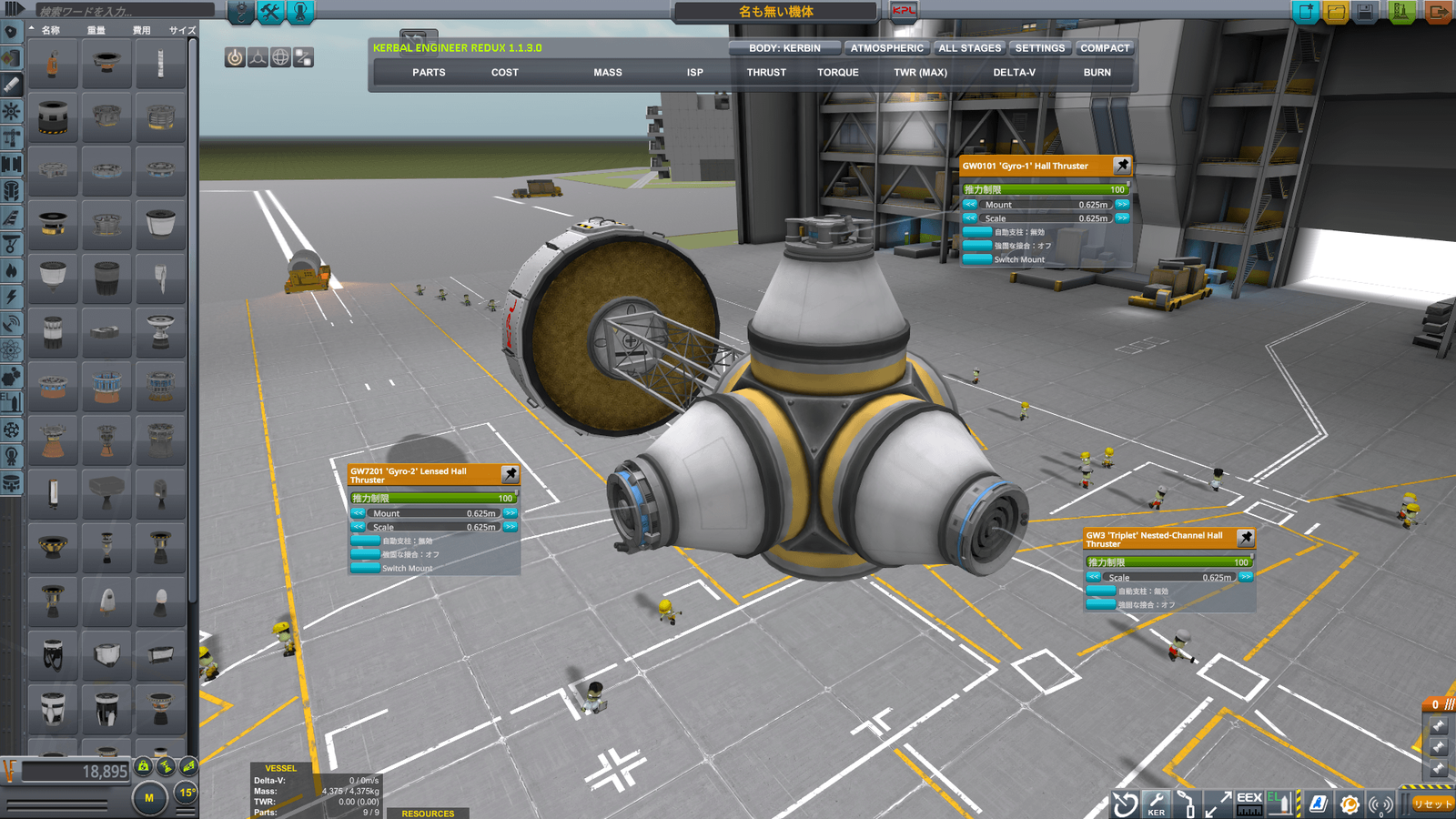Viewport: 1456px width, 819px height.
Task: Pin the GW3 Triplet thruster window
Action: [x=1246, y=540]
